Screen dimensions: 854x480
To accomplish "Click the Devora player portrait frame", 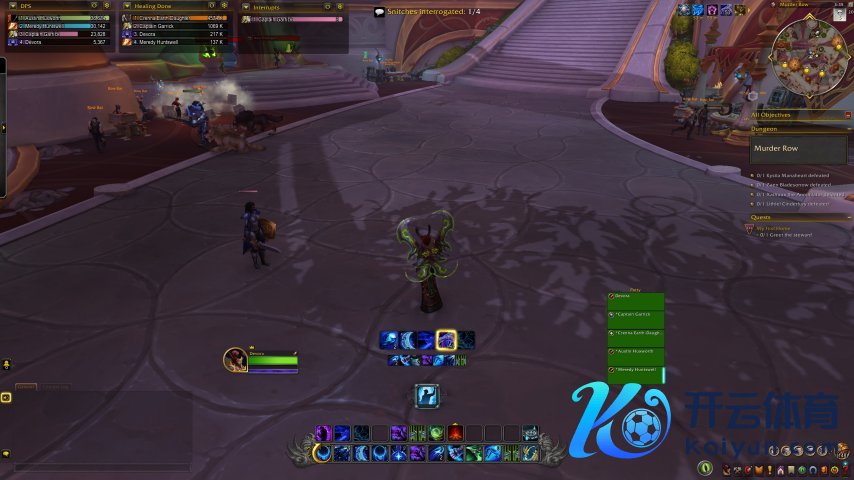I will pos(236,359).
